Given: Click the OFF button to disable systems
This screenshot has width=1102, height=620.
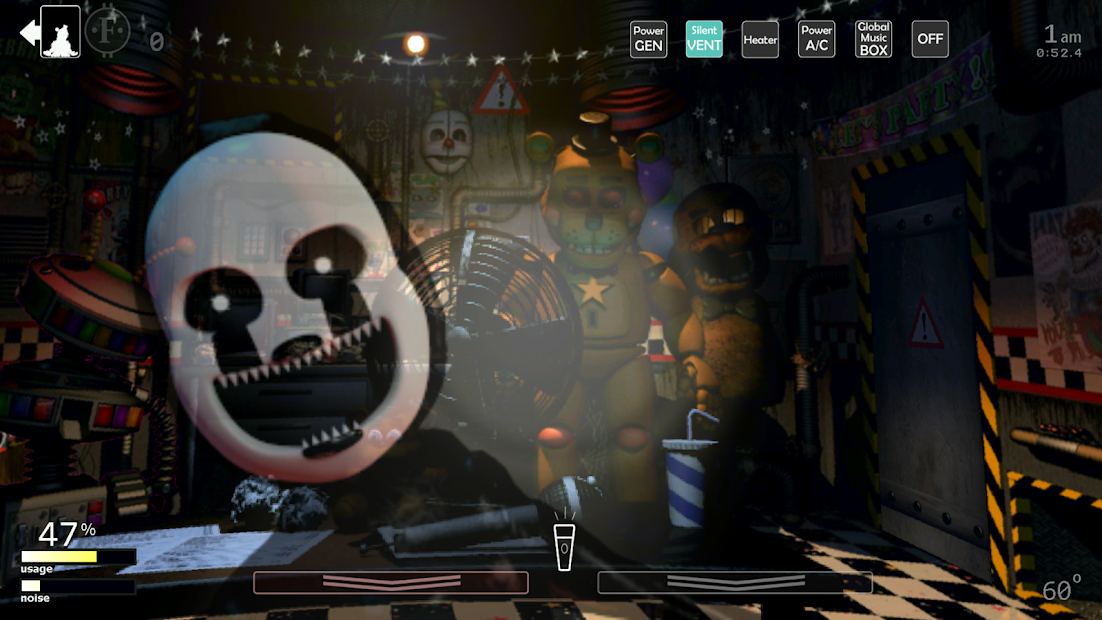Looking at the screenshot, I should [x=930, y=39].
